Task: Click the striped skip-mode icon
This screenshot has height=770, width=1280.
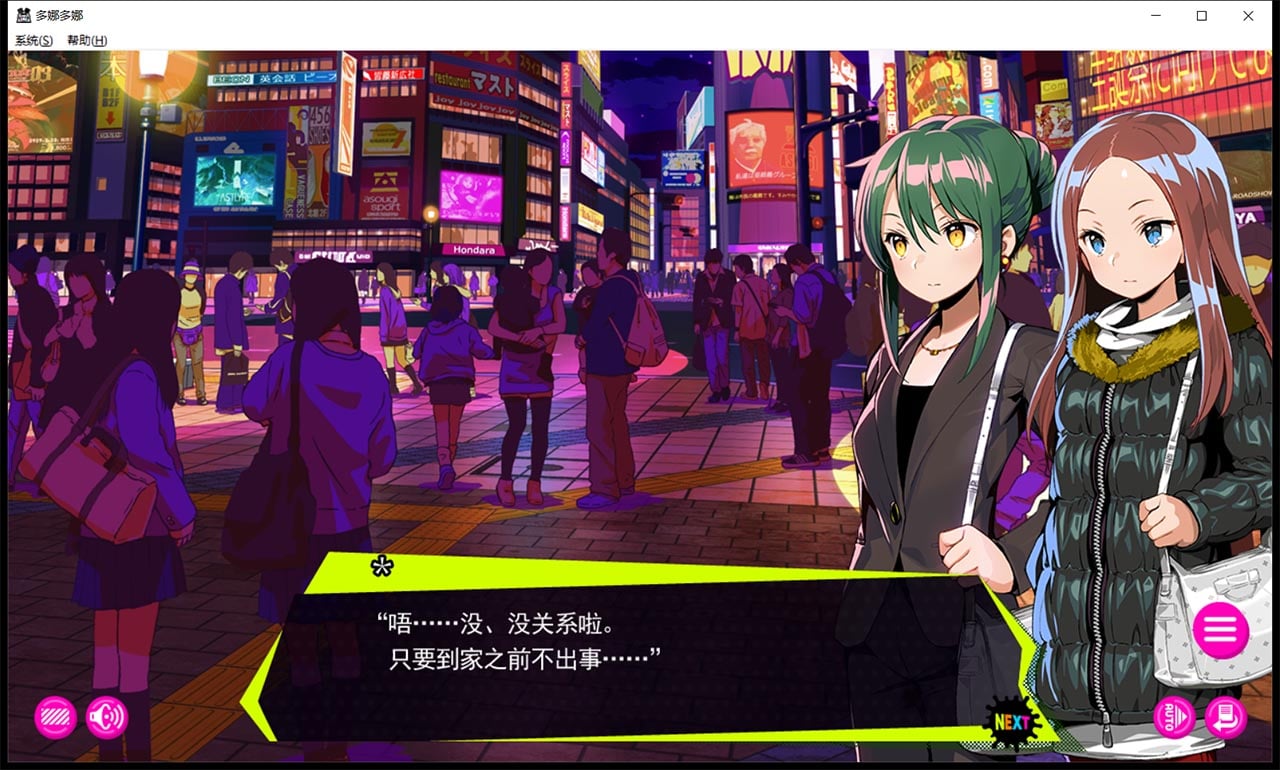Action: [x=55, y=718]
